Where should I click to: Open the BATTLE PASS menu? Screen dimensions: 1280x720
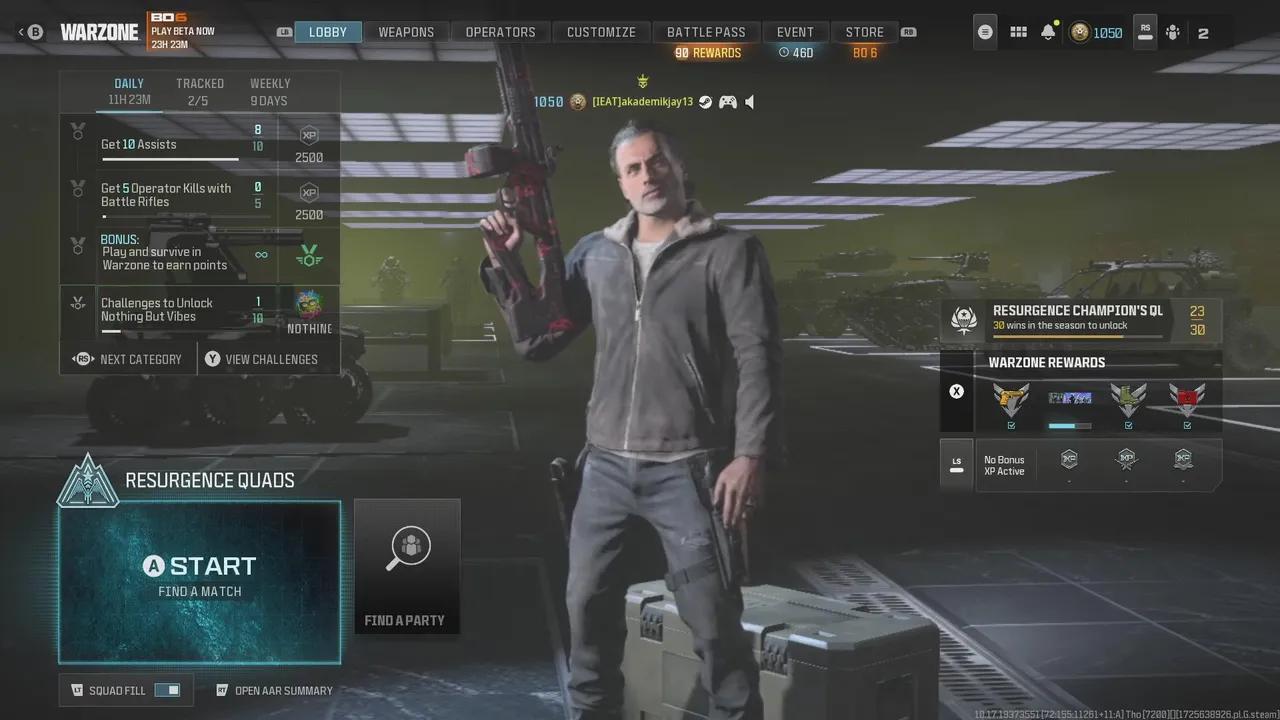[707, 31]
